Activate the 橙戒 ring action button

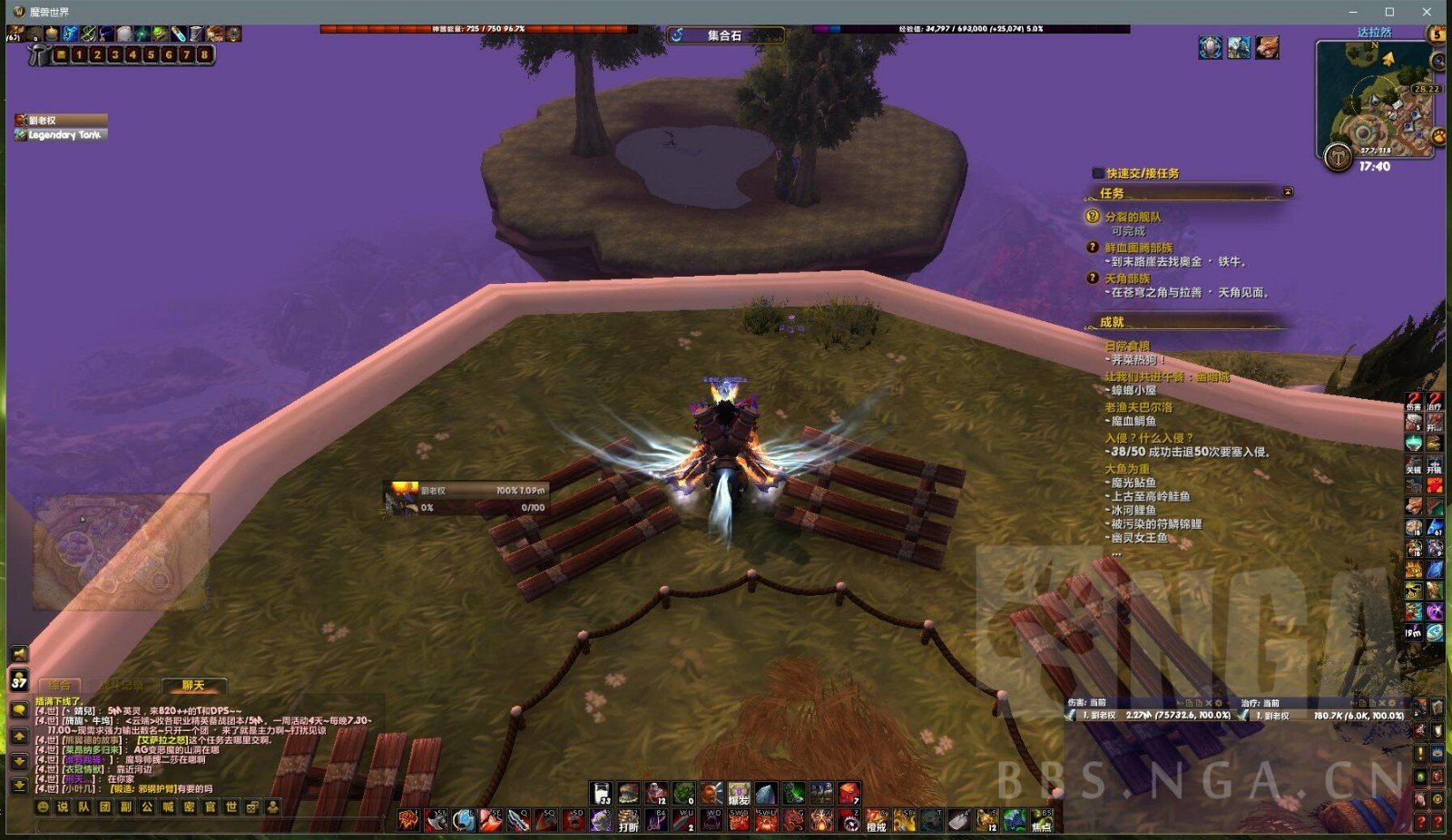click(876, 821)
